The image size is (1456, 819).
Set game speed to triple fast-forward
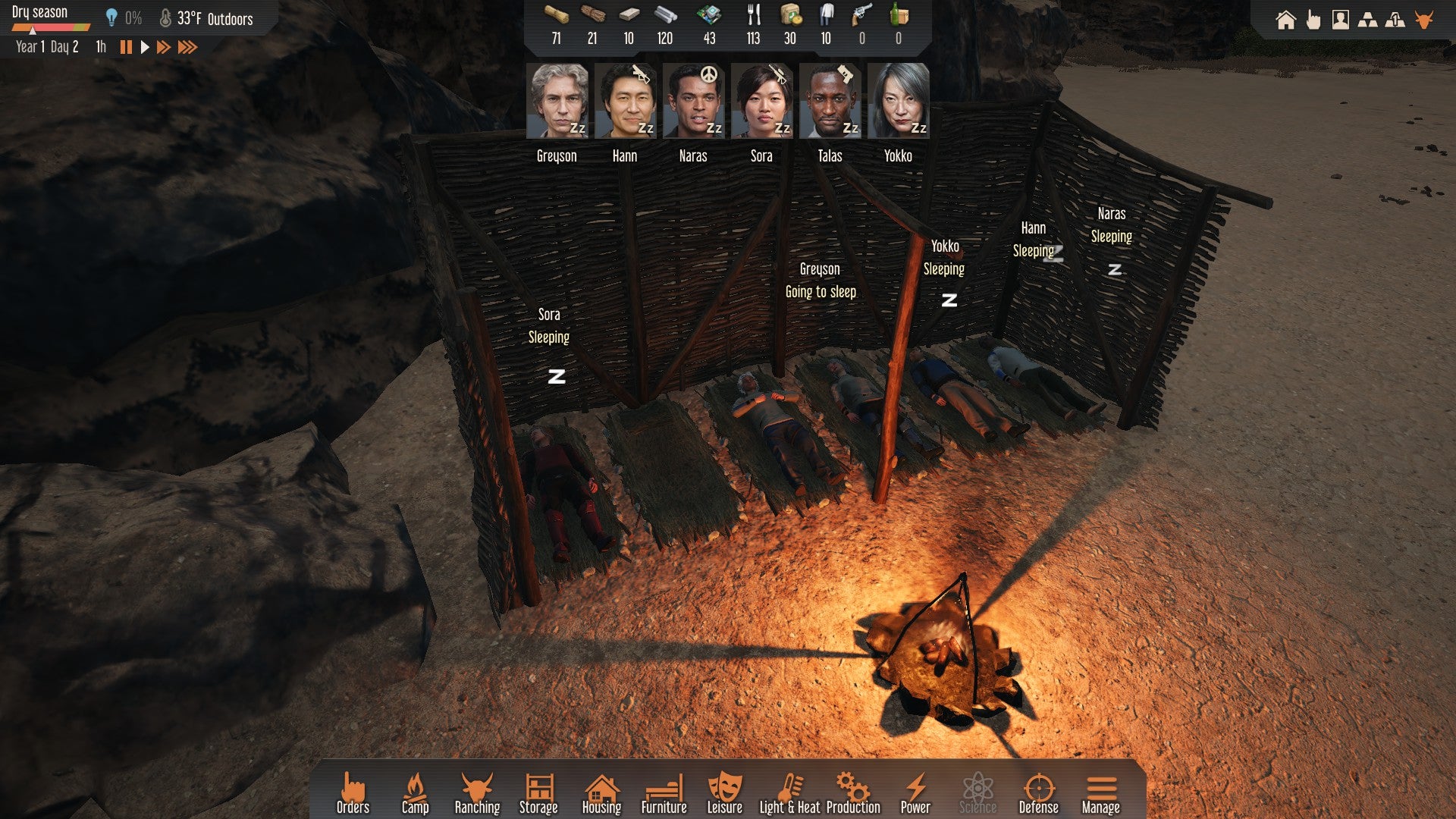coord(187,47)
